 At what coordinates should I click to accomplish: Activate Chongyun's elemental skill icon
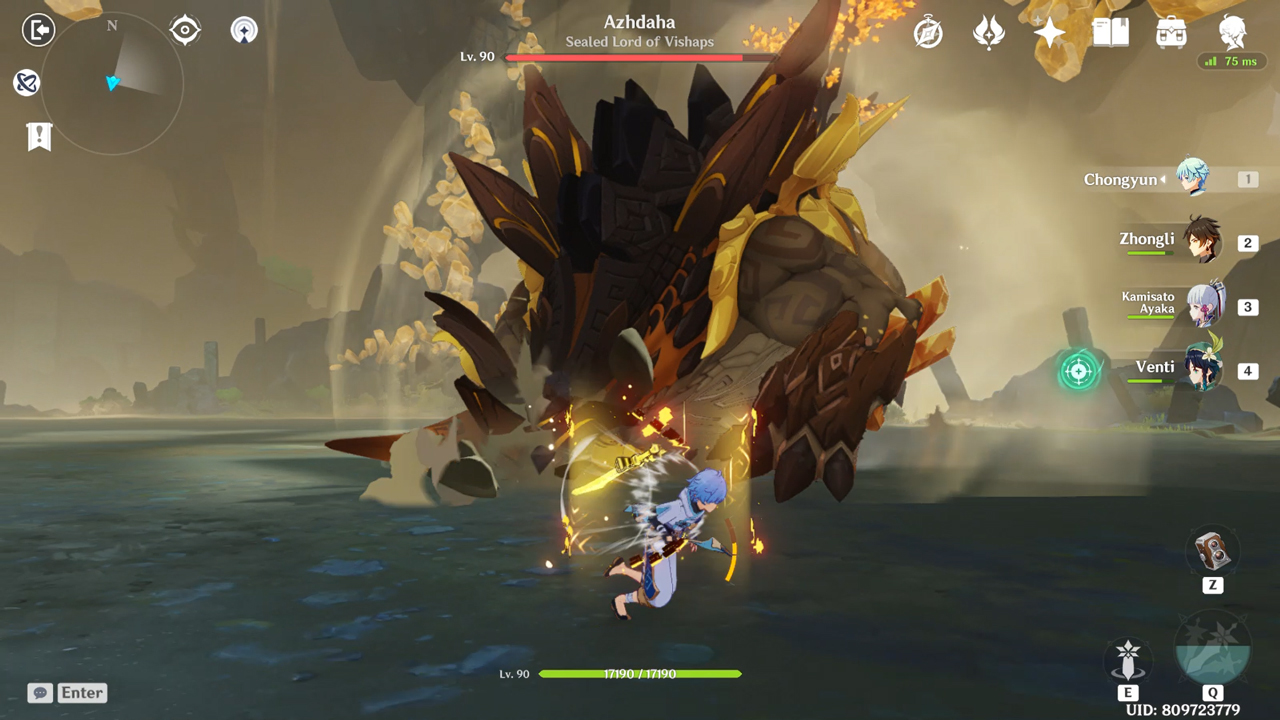click(1128, 660)
